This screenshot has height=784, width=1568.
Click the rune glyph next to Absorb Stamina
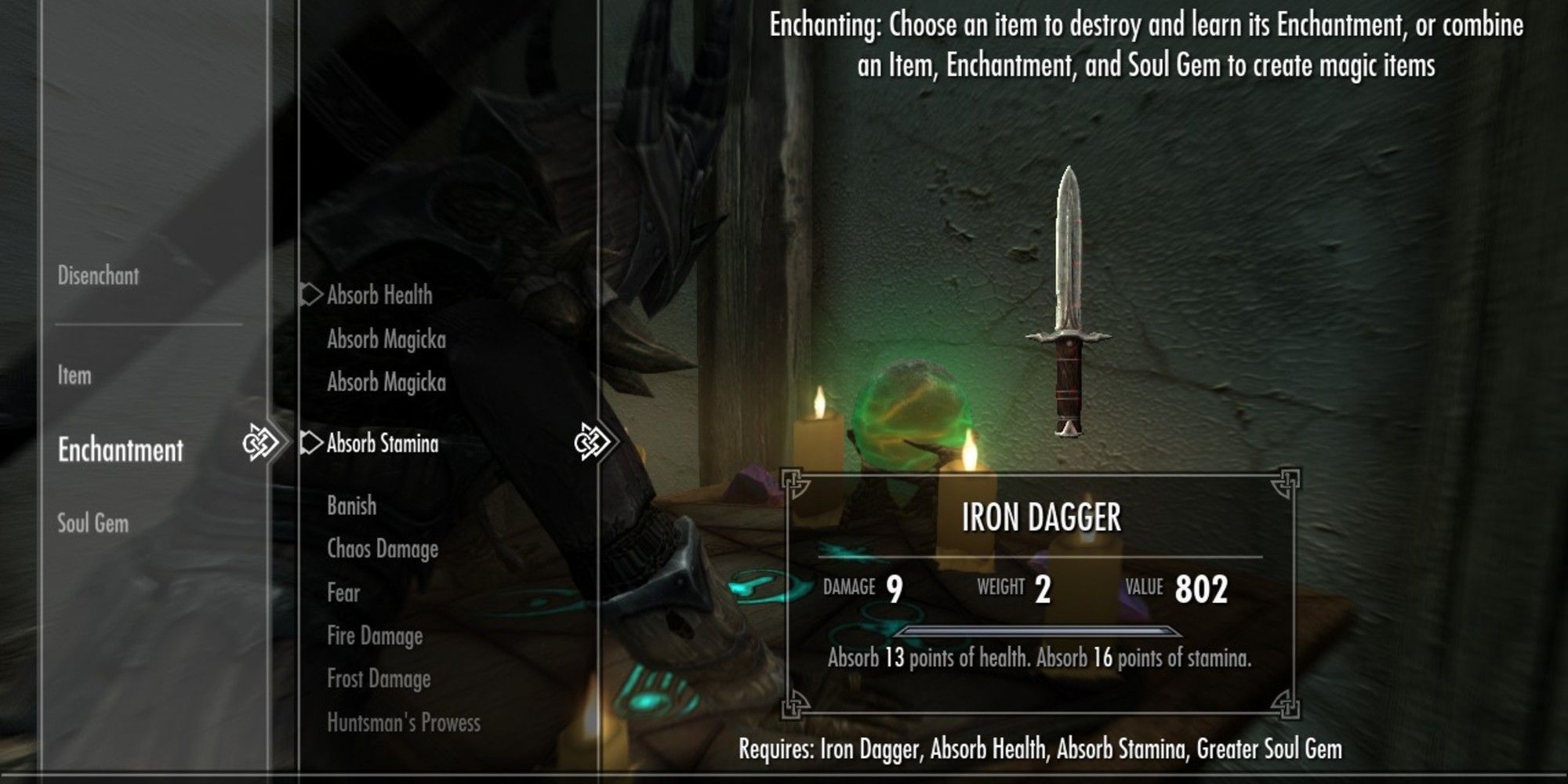click(590, 443)
